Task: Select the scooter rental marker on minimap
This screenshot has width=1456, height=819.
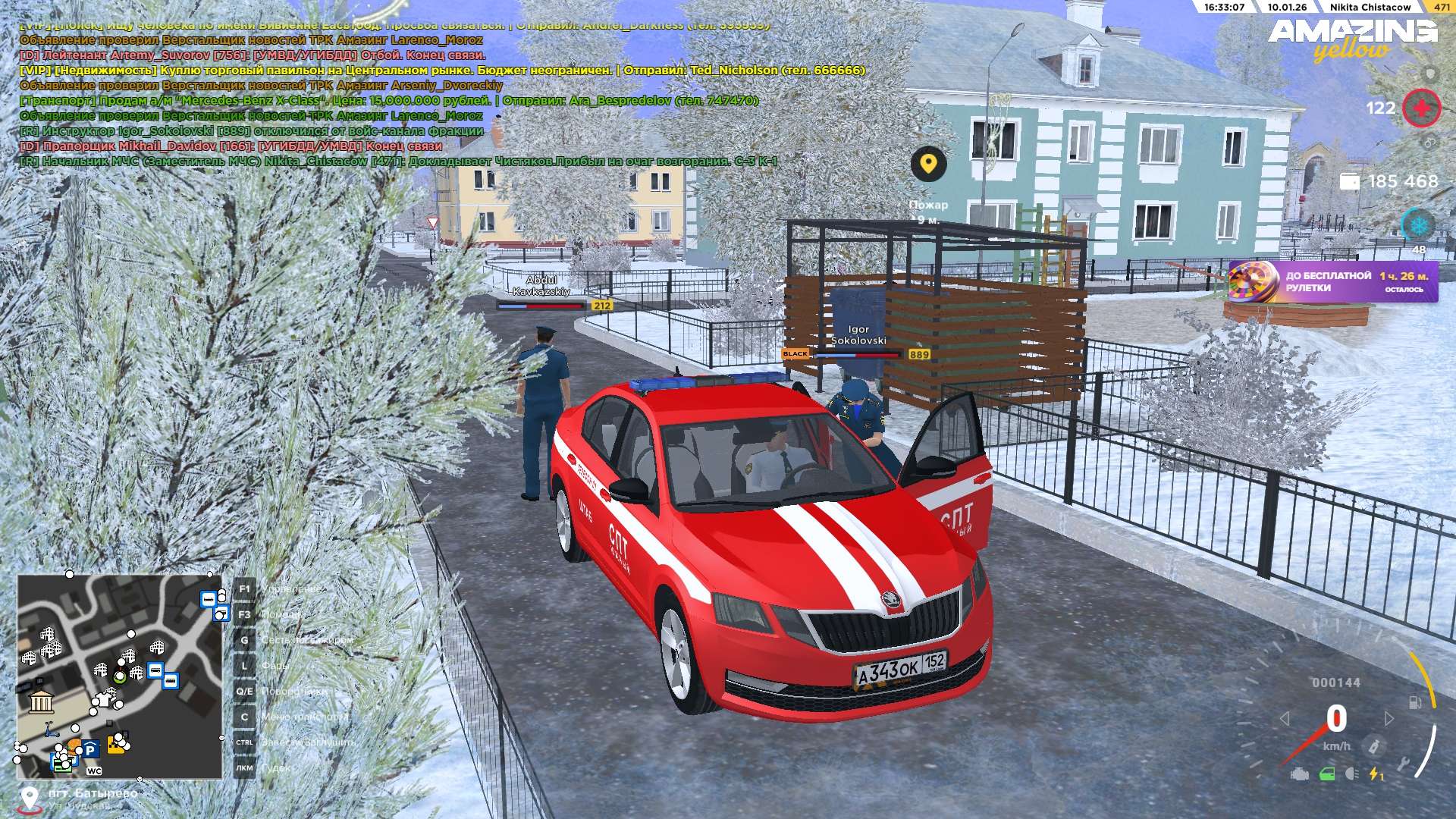Action: pyautogui.click(x=52, y=731)
